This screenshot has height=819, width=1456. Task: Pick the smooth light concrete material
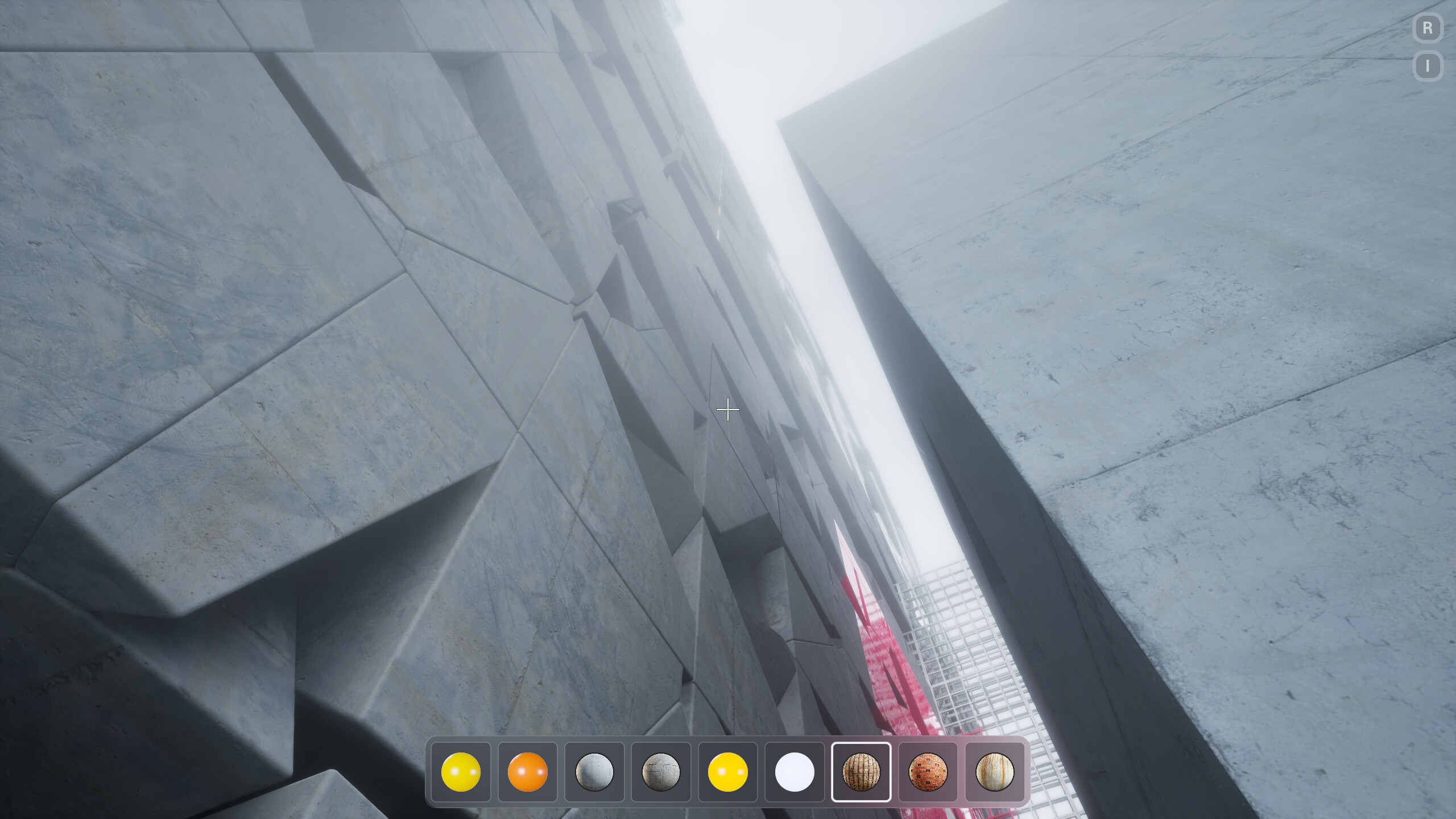pyautogui.click(x=595, y=771)
